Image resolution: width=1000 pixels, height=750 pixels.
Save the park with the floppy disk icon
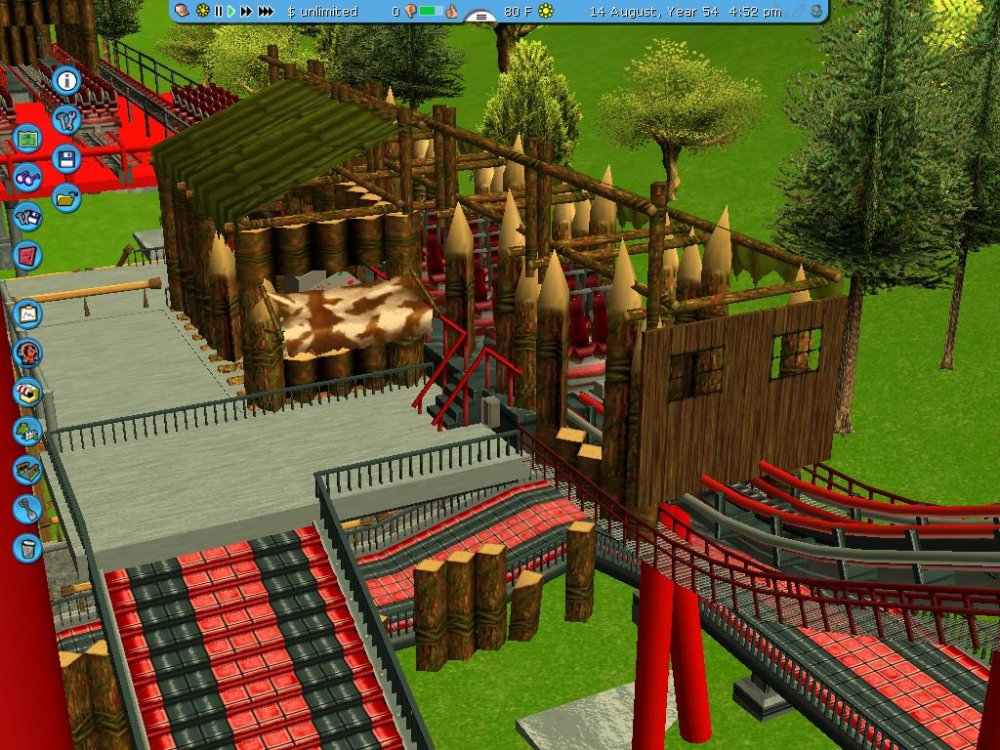[66, 158]
